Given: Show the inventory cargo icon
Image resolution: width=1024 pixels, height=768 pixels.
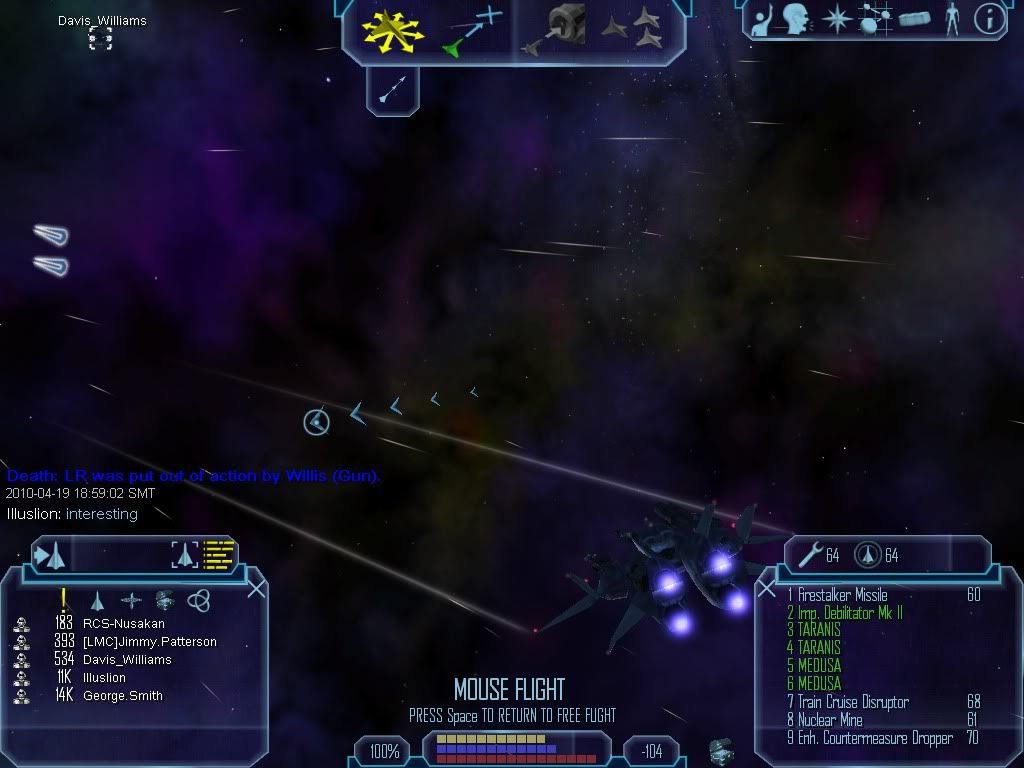Looking at the screenshot, I should 915,19.
